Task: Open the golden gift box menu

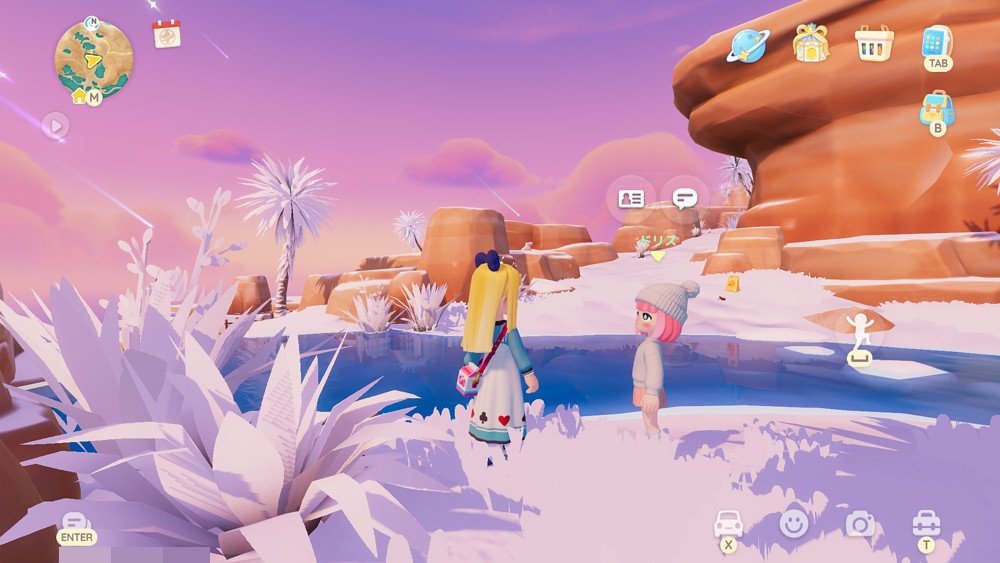Action: (x=810, y=43)
